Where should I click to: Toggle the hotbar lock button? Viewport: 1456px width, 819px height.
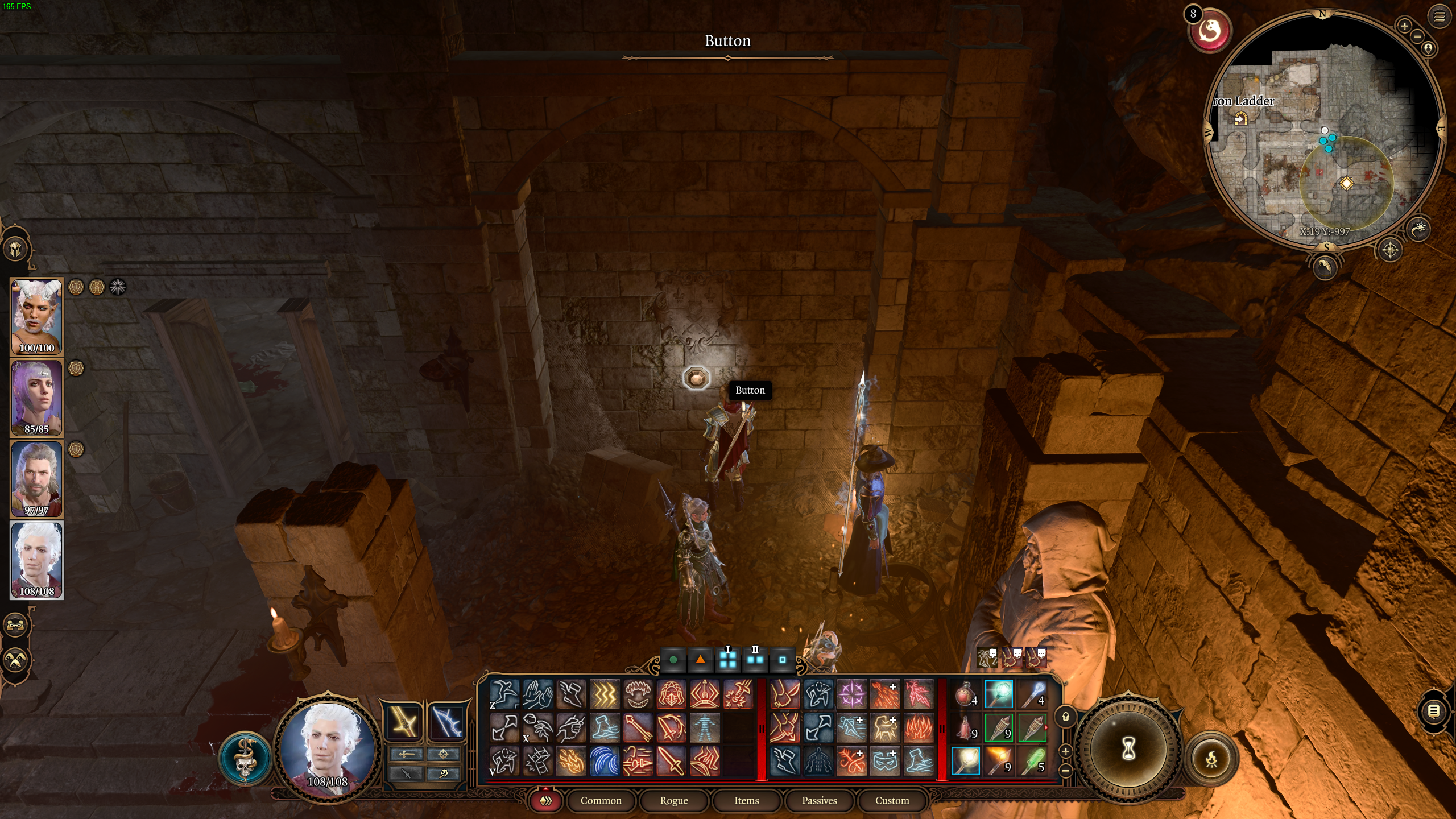(1066, 717)
